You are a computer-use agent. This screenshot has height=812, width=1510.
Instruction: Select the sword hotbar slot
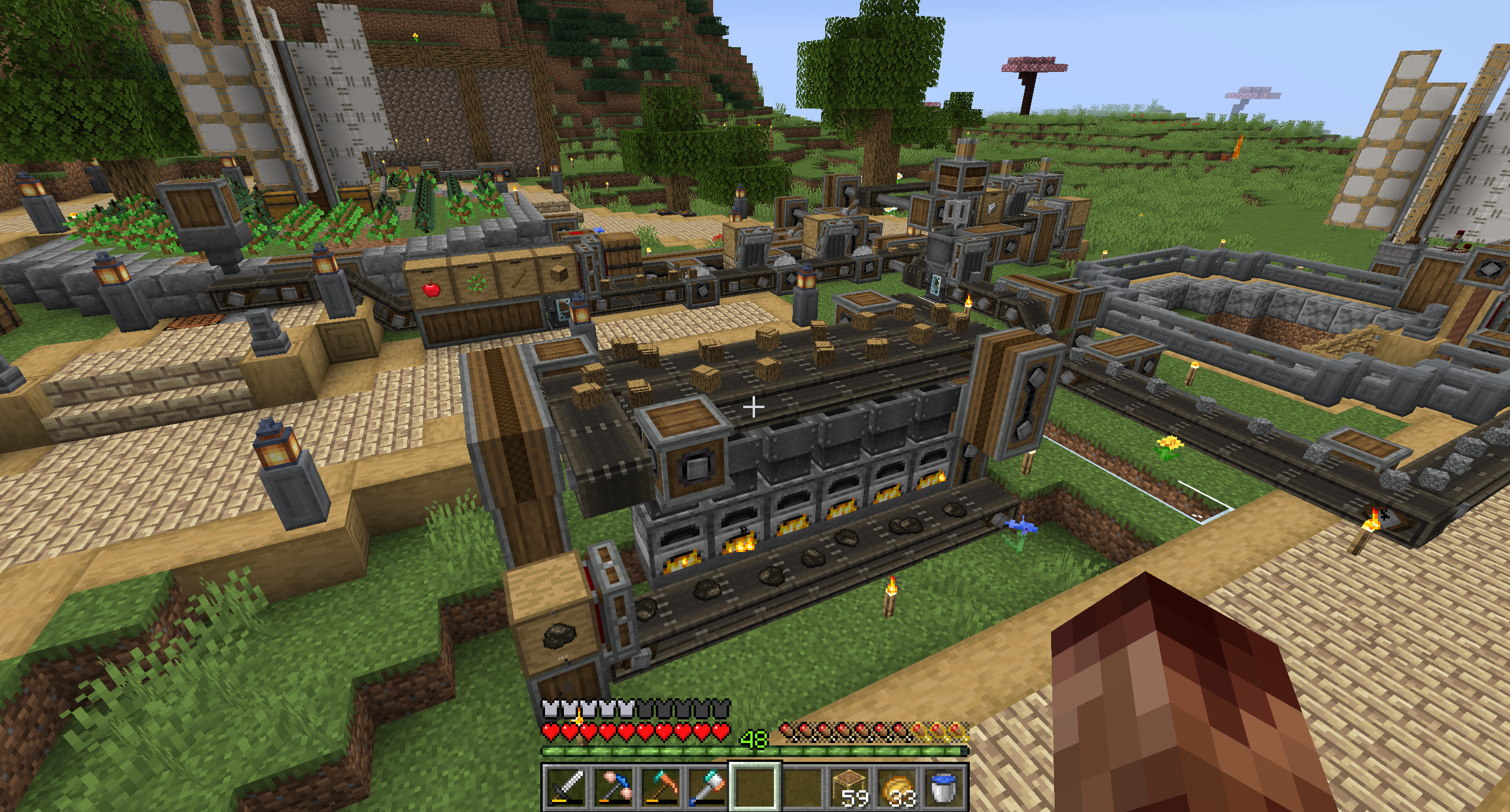[566, 786]
